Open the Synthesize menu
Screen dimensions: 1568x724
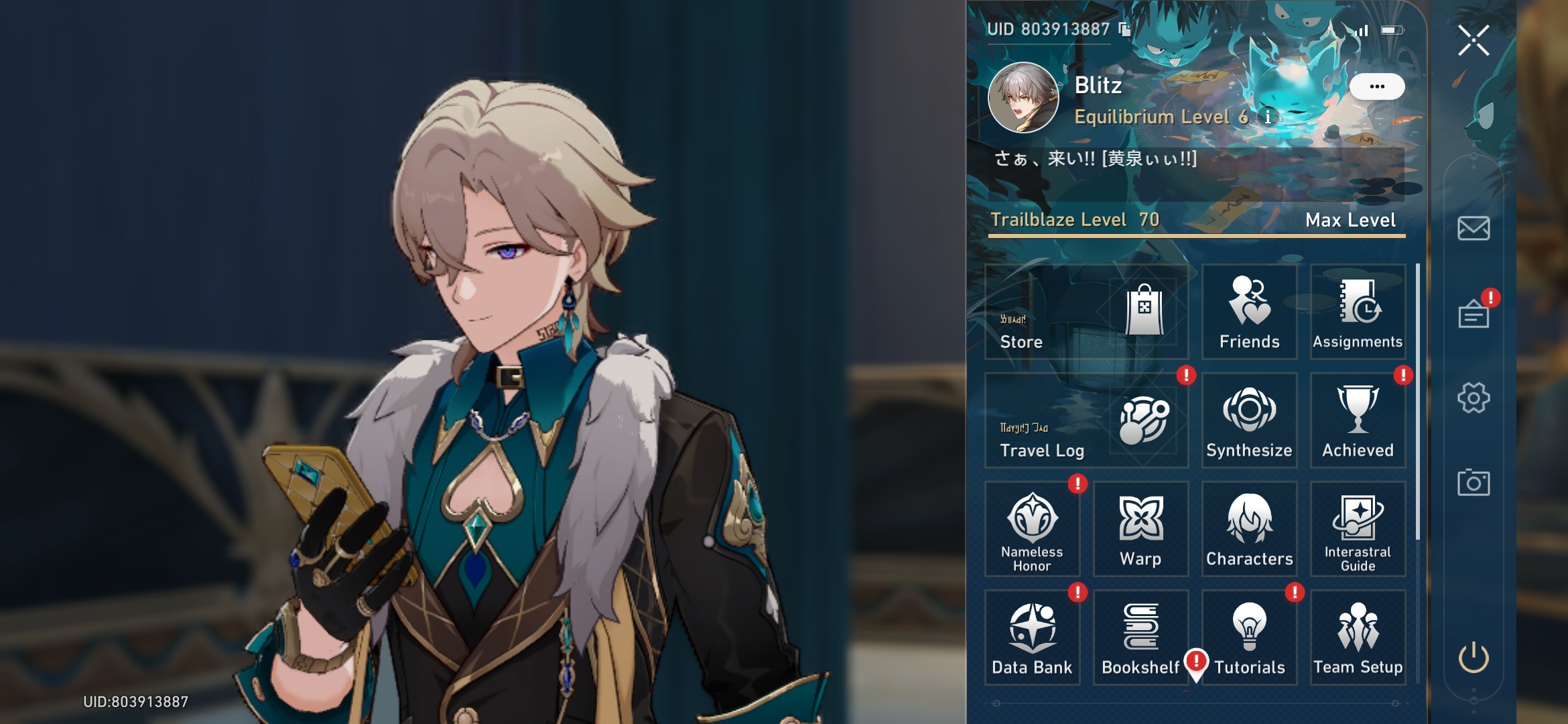(1248, 419)
